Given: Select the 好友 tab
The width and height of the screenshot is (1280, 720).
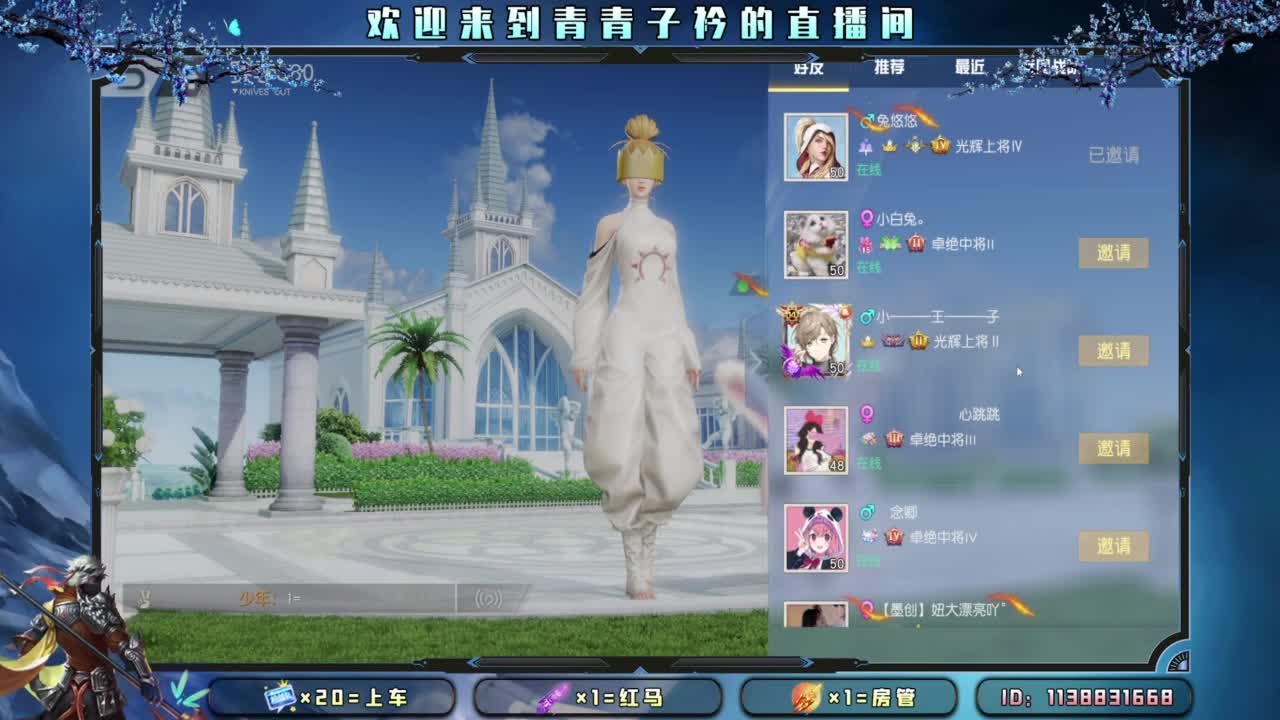Looking at the screenshot, I should pos(810,67).
